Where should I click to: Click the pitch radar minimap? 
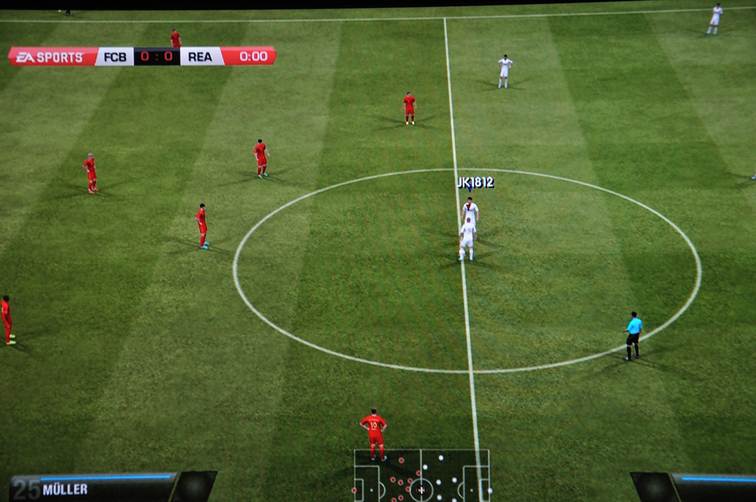point(421,476)
